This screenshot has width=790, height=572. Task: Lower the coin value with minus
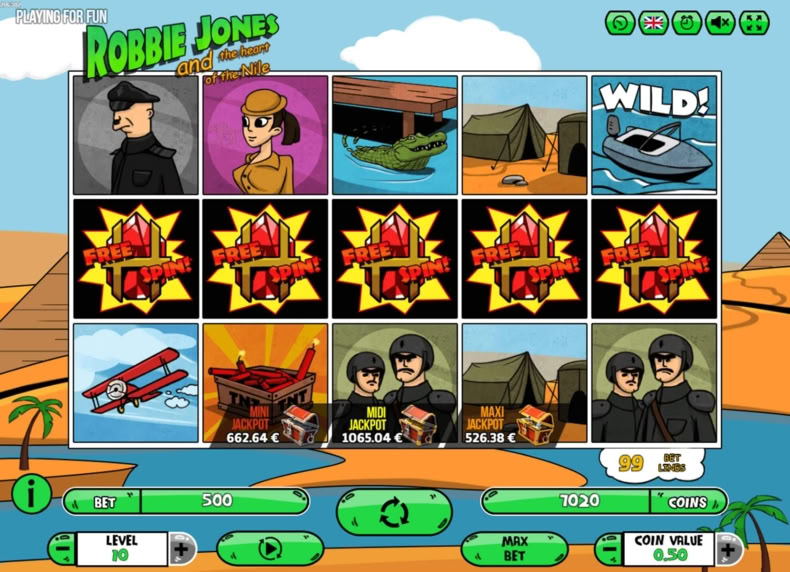point(609,549)
